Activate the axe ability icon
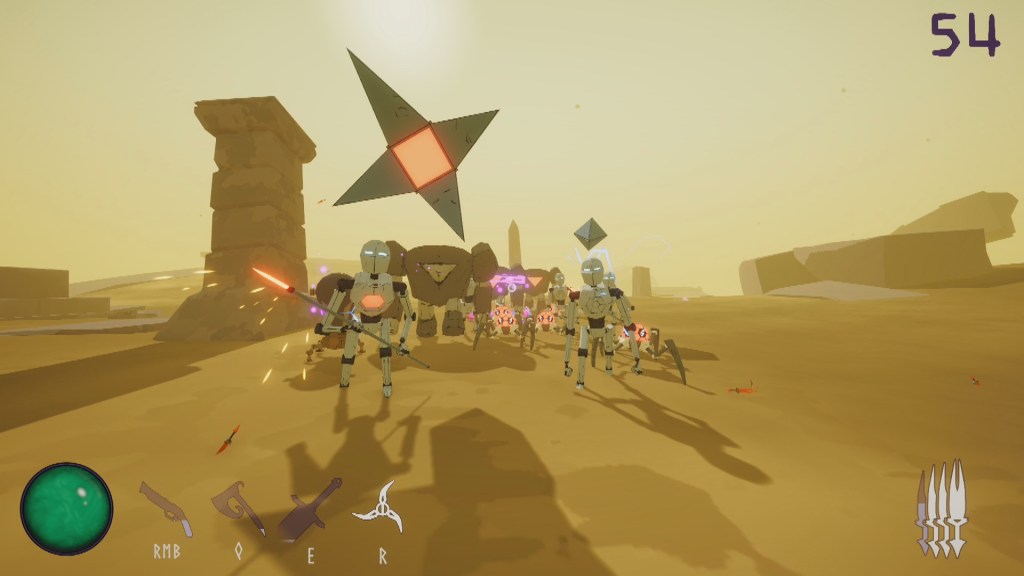1024x576 pixels. (238, 508)
